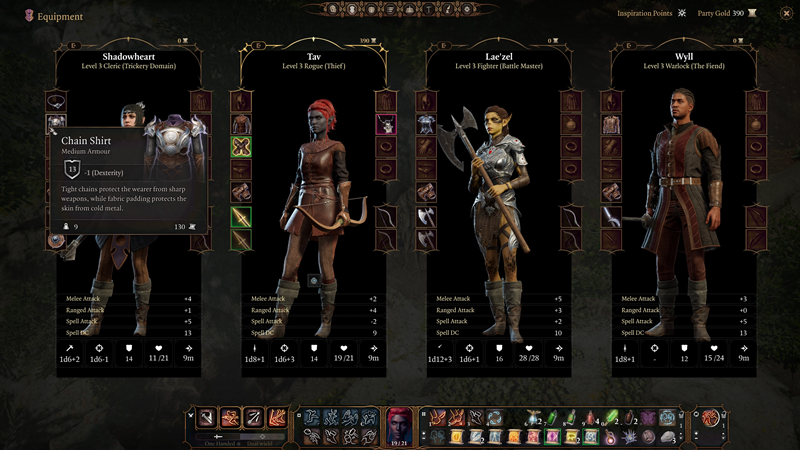This screenshot has width=800, height=450.
Task: Click the first icon in top menu bar
Action: 334,10
